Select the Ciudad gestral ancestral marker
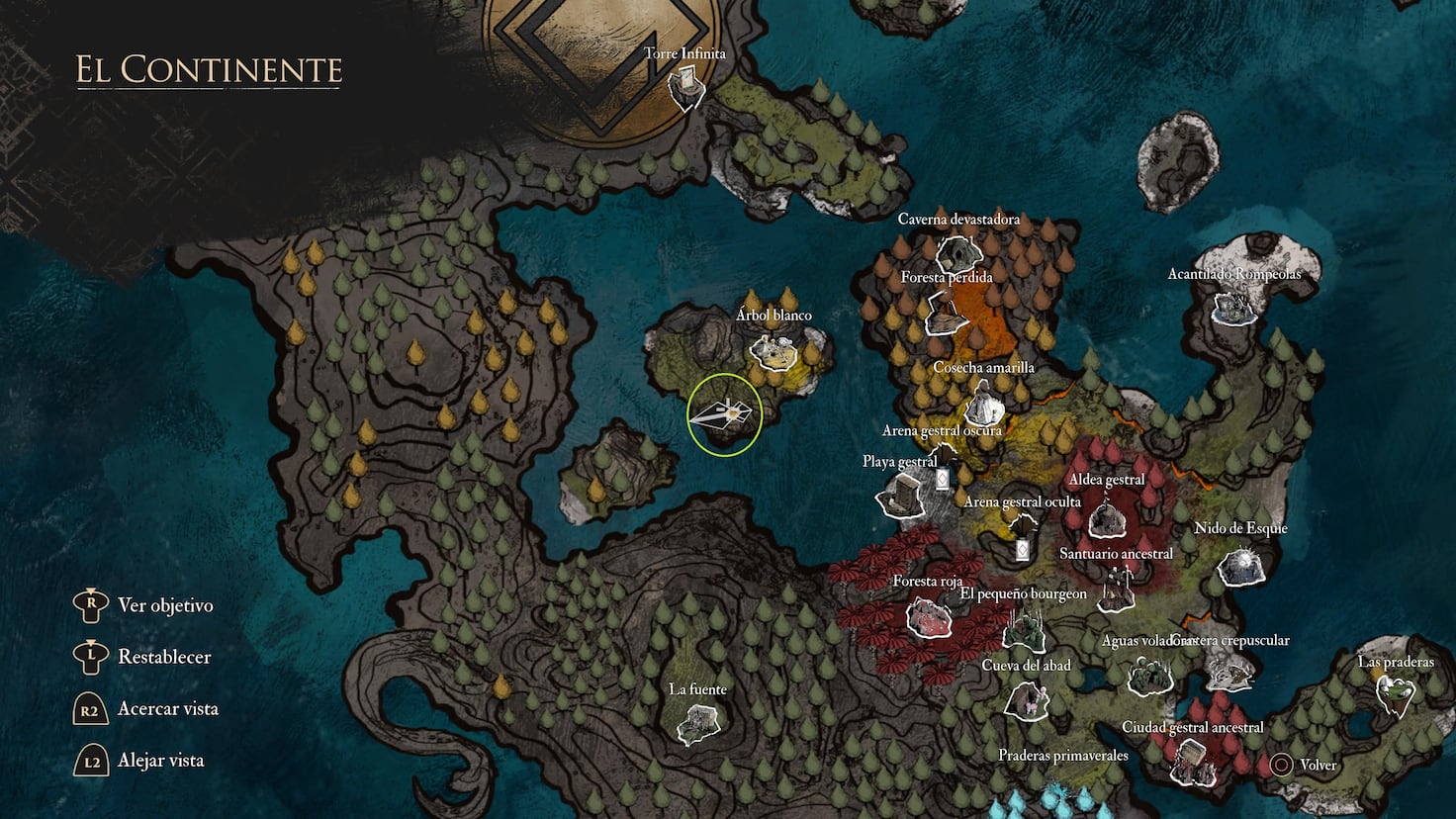The image size is (1456, 819). tap(1192, 761)
